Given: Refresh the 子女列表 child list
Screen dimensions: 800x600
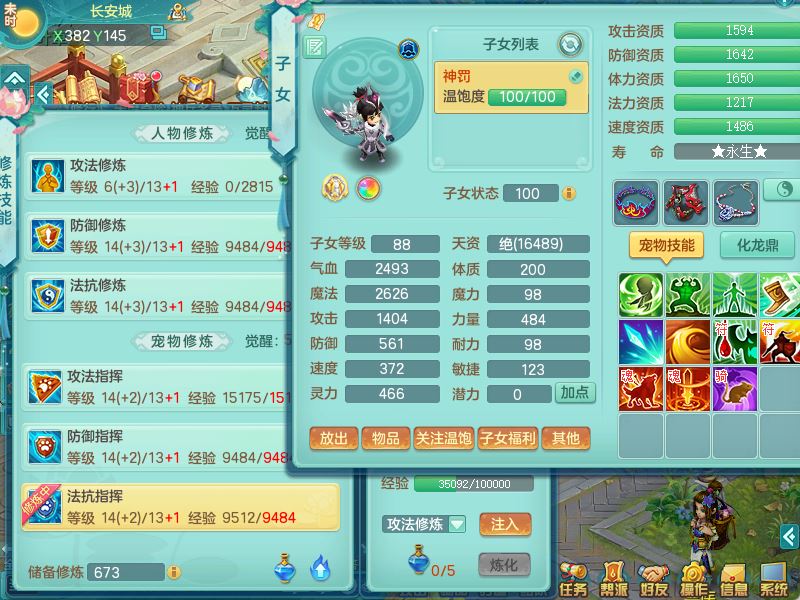Looking at the screenshot, I should pos(570,44).
